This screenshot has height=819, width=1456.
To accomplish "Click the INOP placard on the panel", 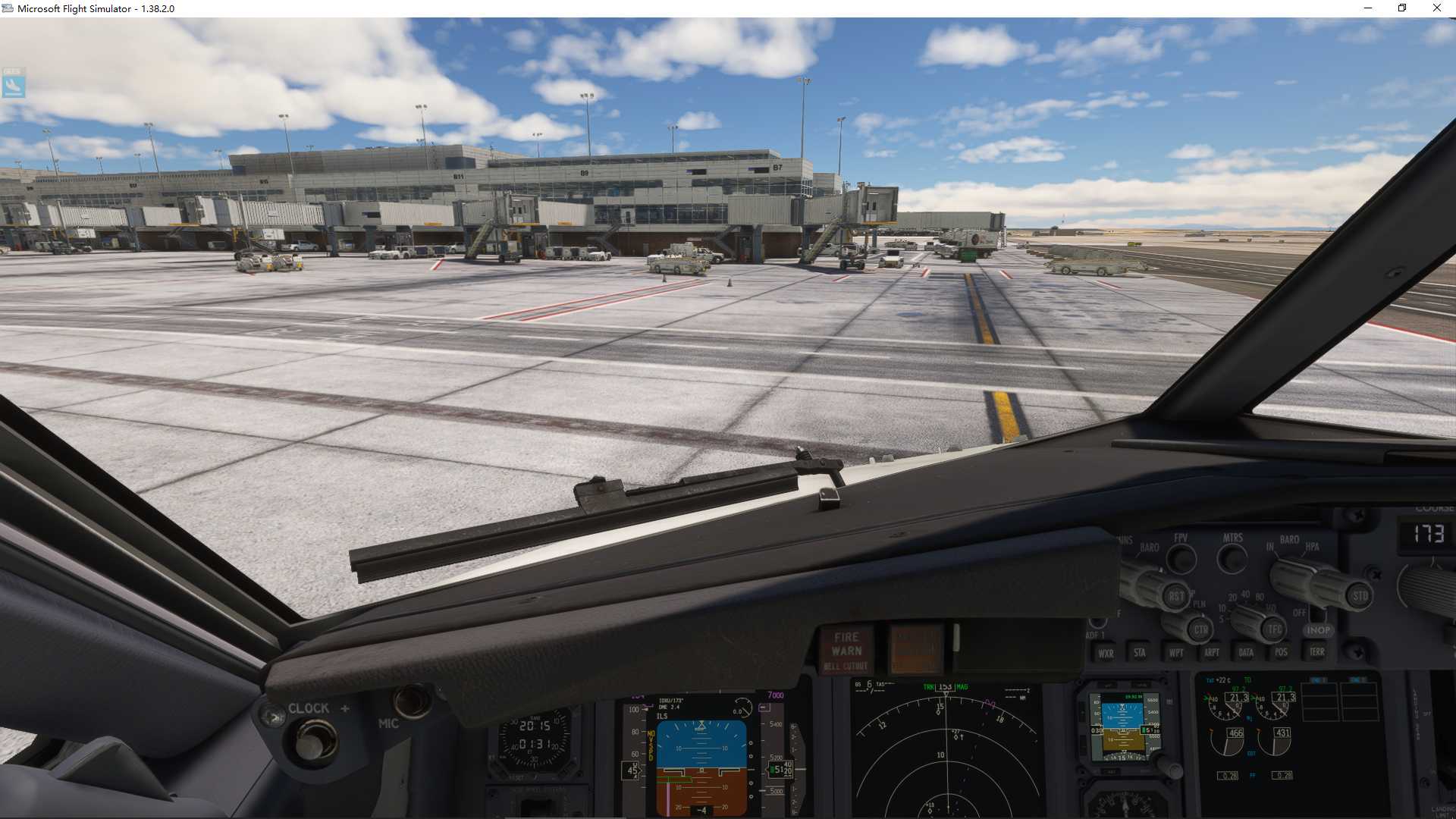I will pyautogui.click(x=1319, y=631).
